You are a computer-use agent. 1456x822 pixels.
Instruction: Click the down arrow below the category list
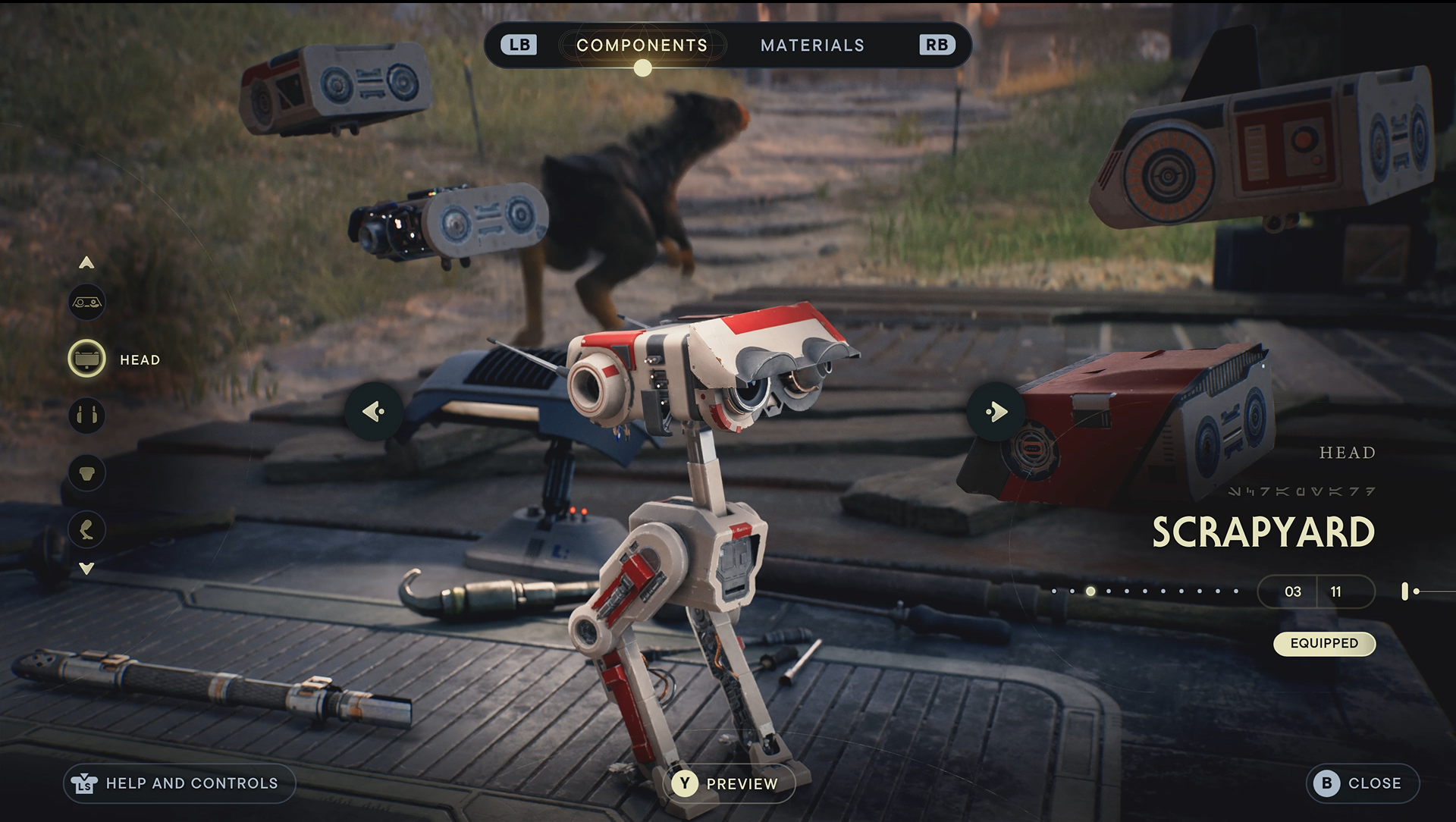[x=87, y=569]
